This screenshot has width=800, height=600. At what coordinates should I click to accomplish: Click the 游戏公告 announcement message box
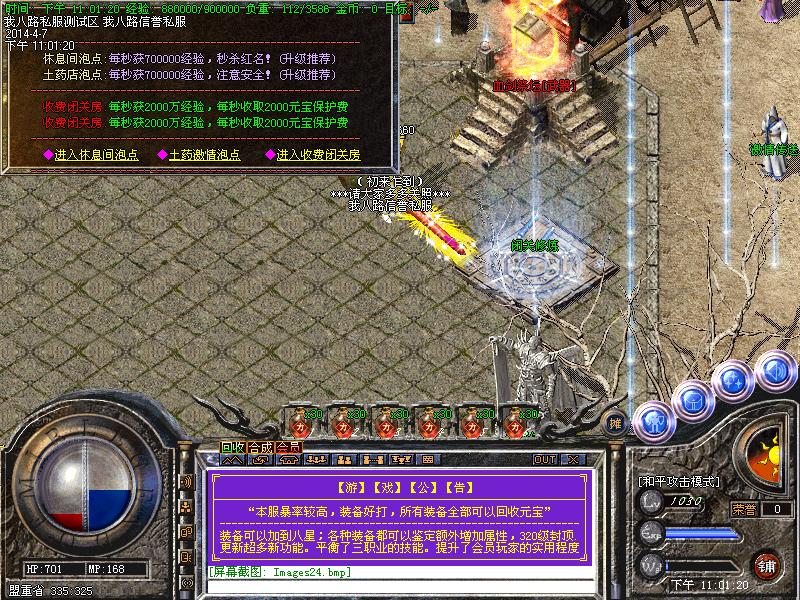tap(400, 515)
